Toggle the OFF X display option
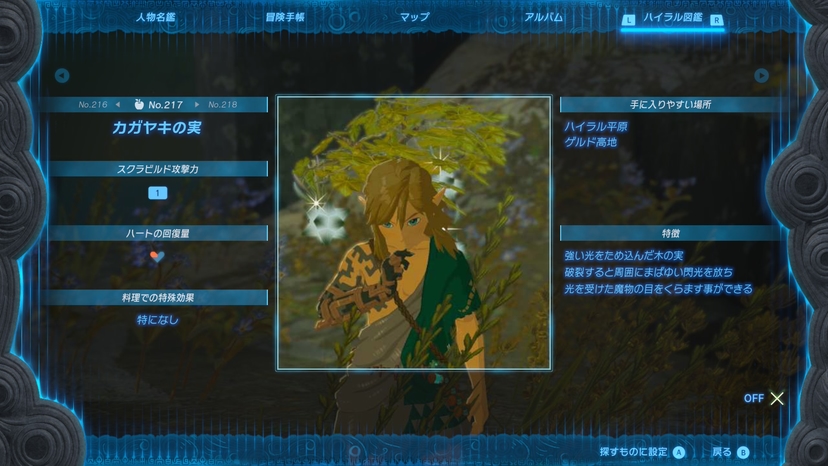The height and width of the screenshot is (466, 828). click(x=765, y=398)
